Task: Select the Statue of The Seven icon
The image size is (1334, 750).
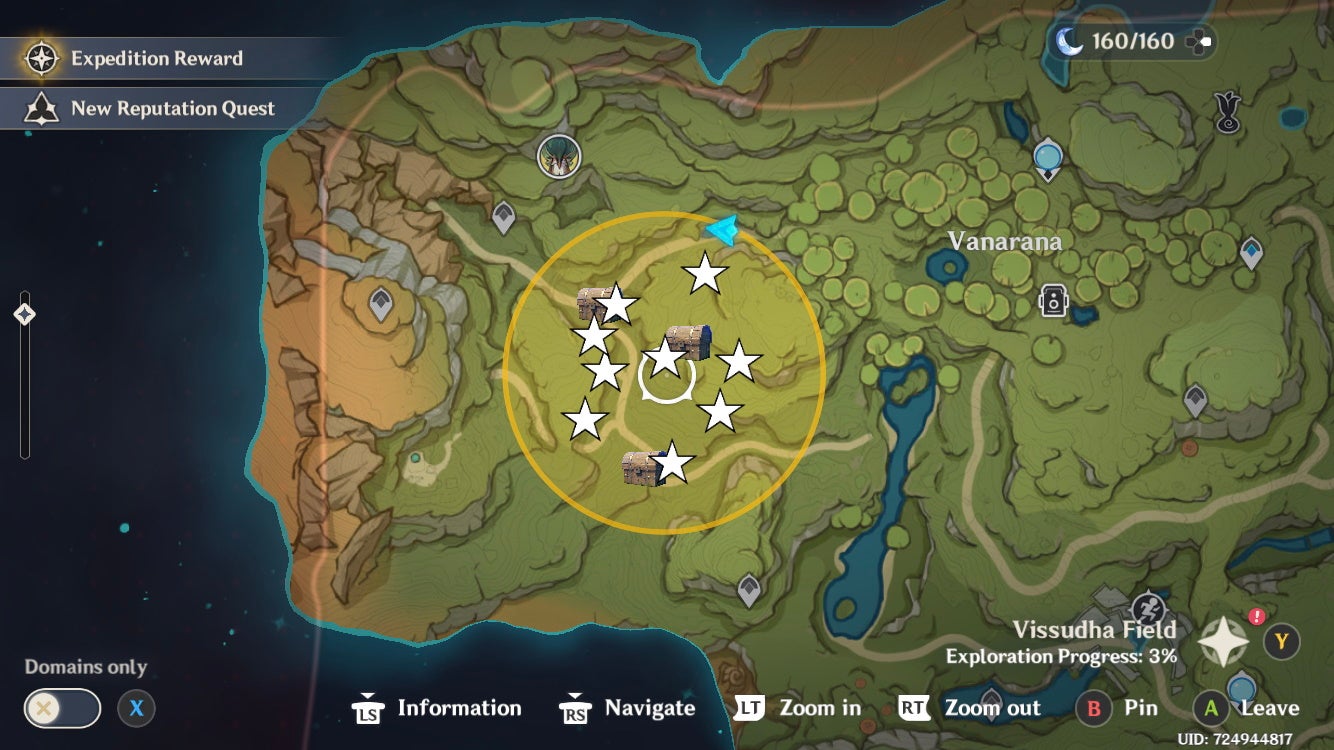Action: (x=560, y=155)
